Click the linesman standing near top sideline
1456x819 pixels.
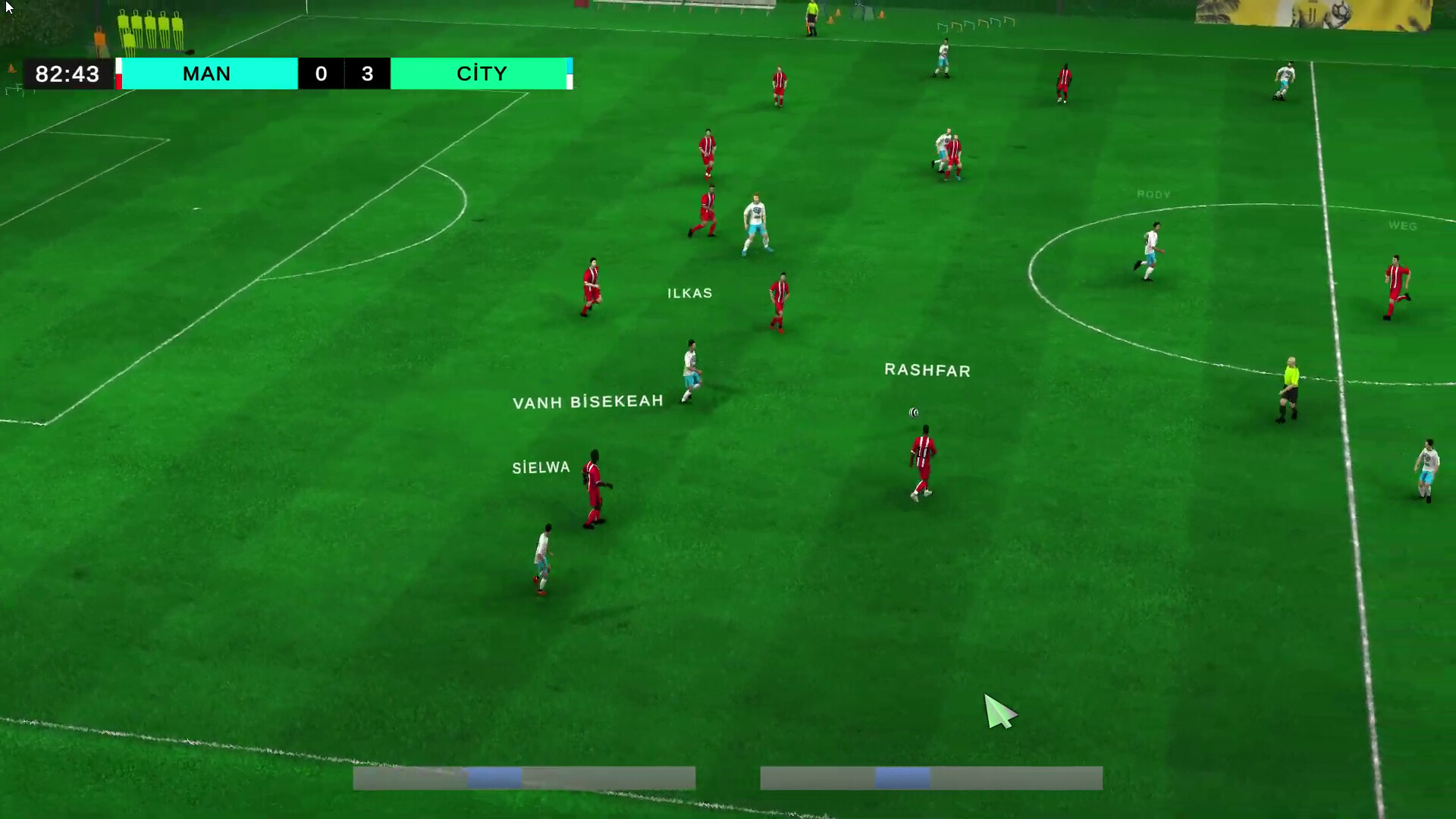(x=811, y=15)
